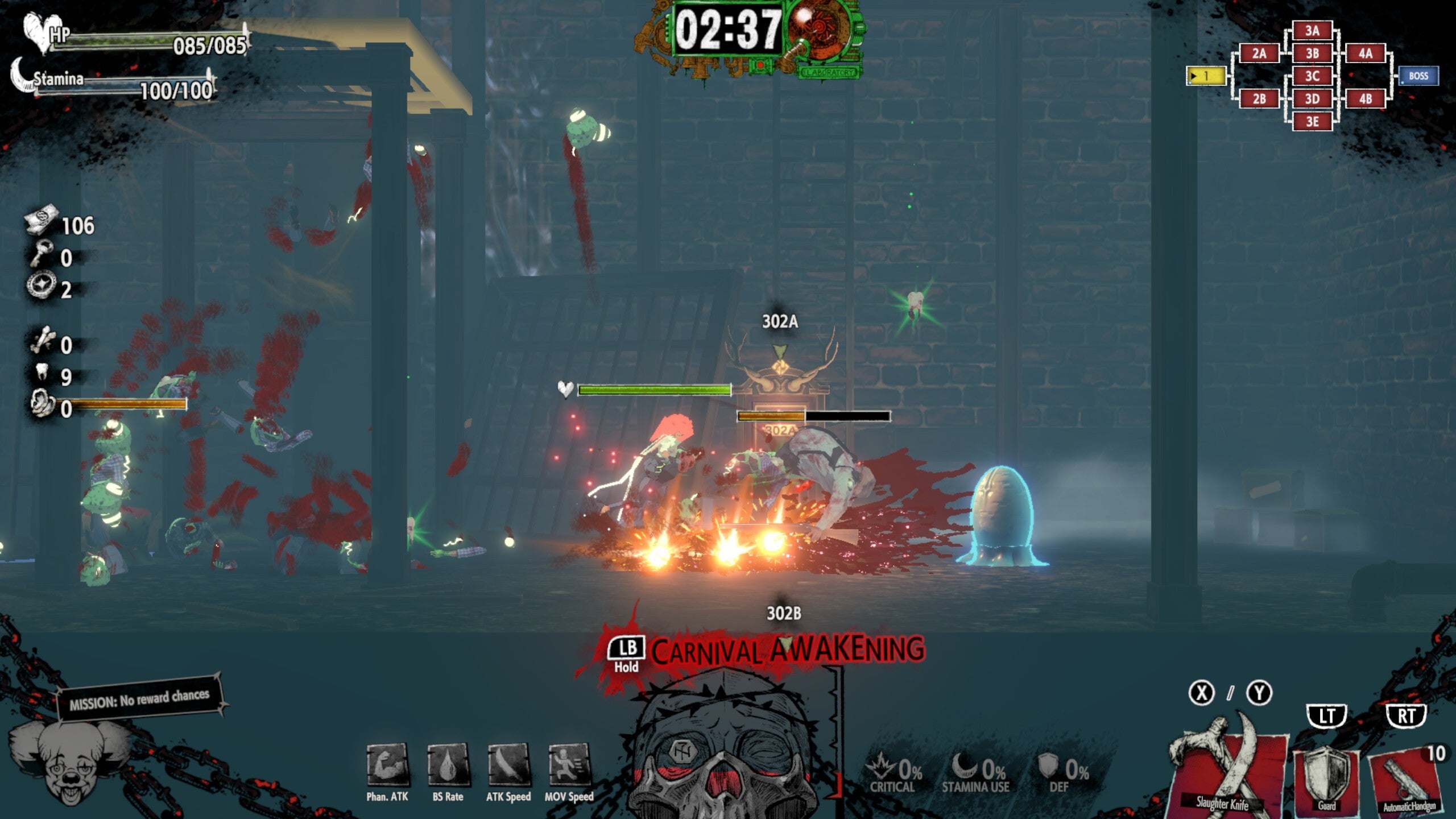This screenshot has height=819, width=1456.
Task: Select the BOSS node on the stage map
Action: click(1418, 76)
